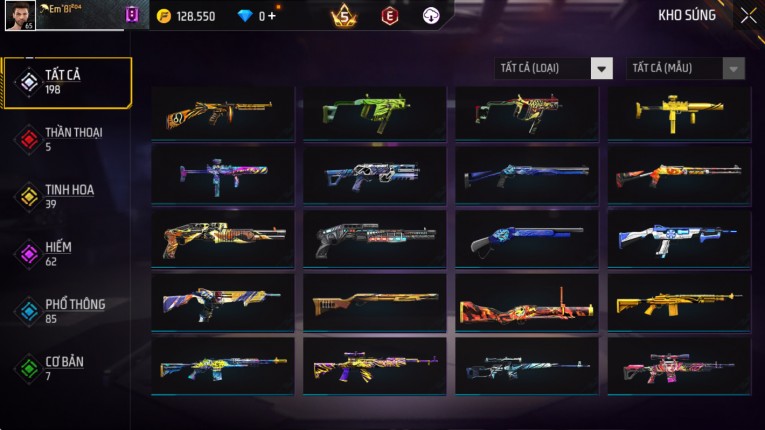765x430 pixels.
Task: Select the green Vector SMG skin
Action: coord(375,112)
